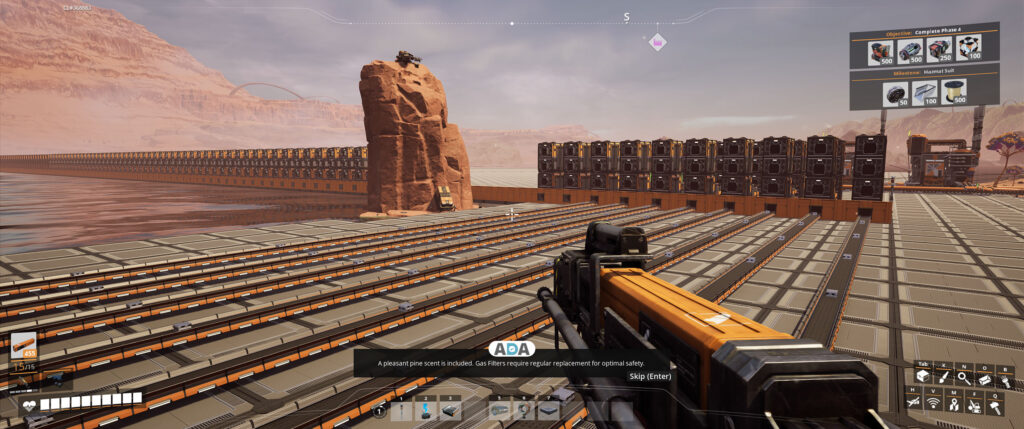Pick hotbar slot 5 conveyor item
Screen dimensions: 1024x429
(500, 409)
